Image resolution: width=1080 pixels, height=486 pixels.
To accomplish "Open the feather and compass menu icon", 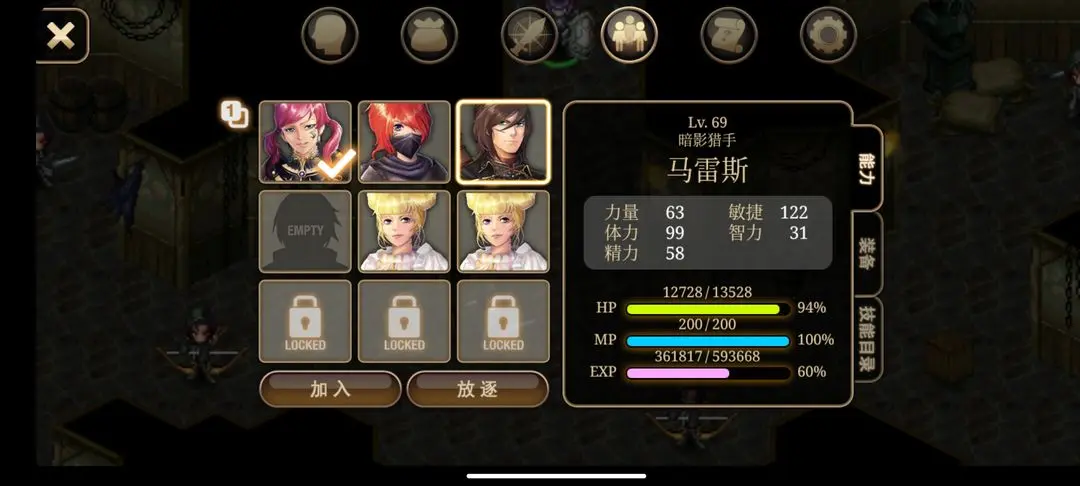I will pyautogui.click(x=529, y=36).
